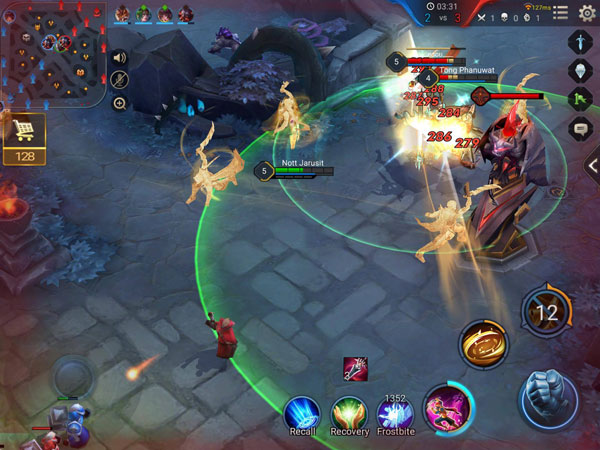Viewport: 600px width, 450px height.
Task: Open the scoreboard list icon
Action: pyautogui.click(x=560, y=12)
